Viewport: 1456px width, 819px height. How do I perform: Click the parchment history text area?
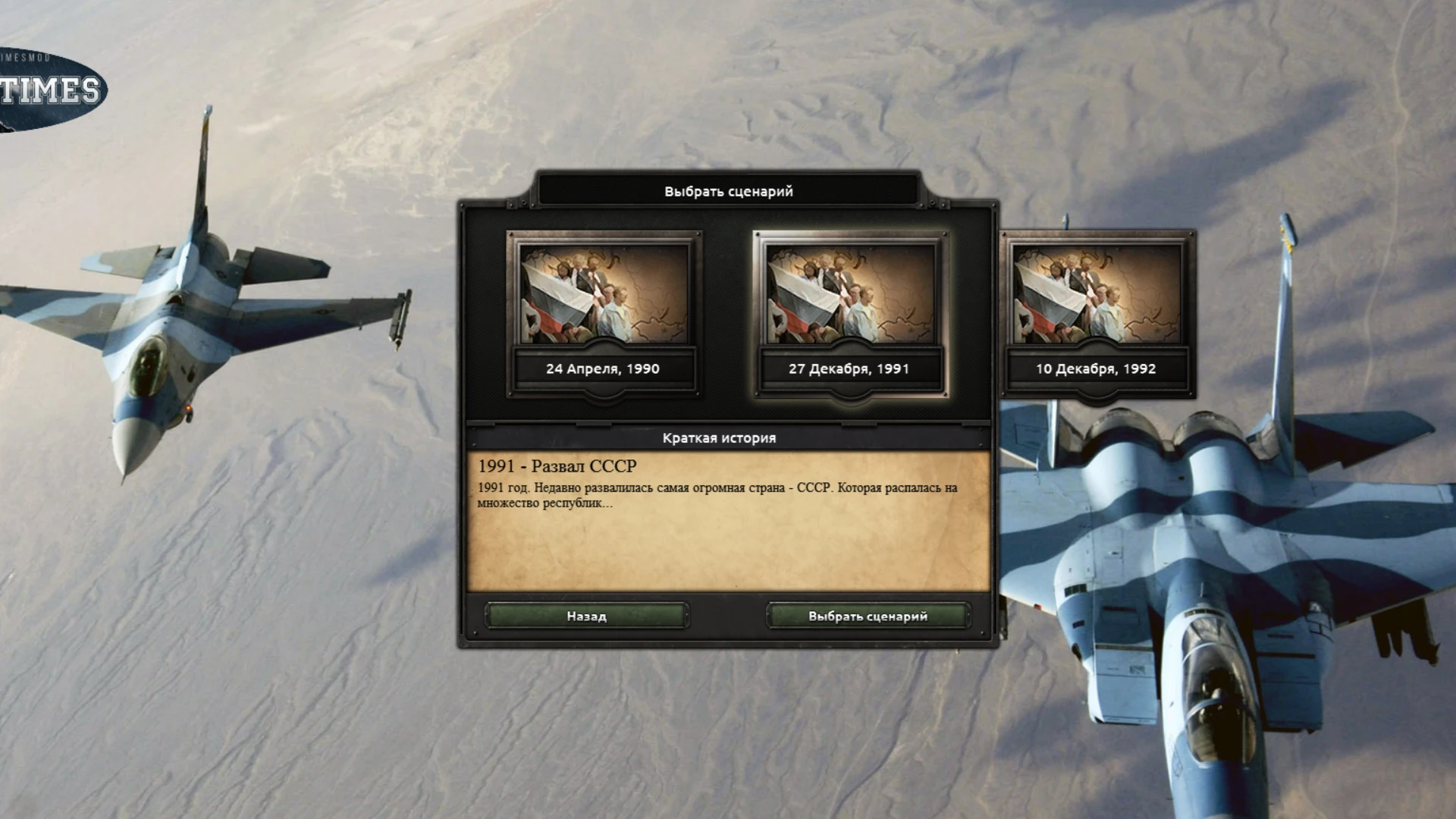point(728,546)
